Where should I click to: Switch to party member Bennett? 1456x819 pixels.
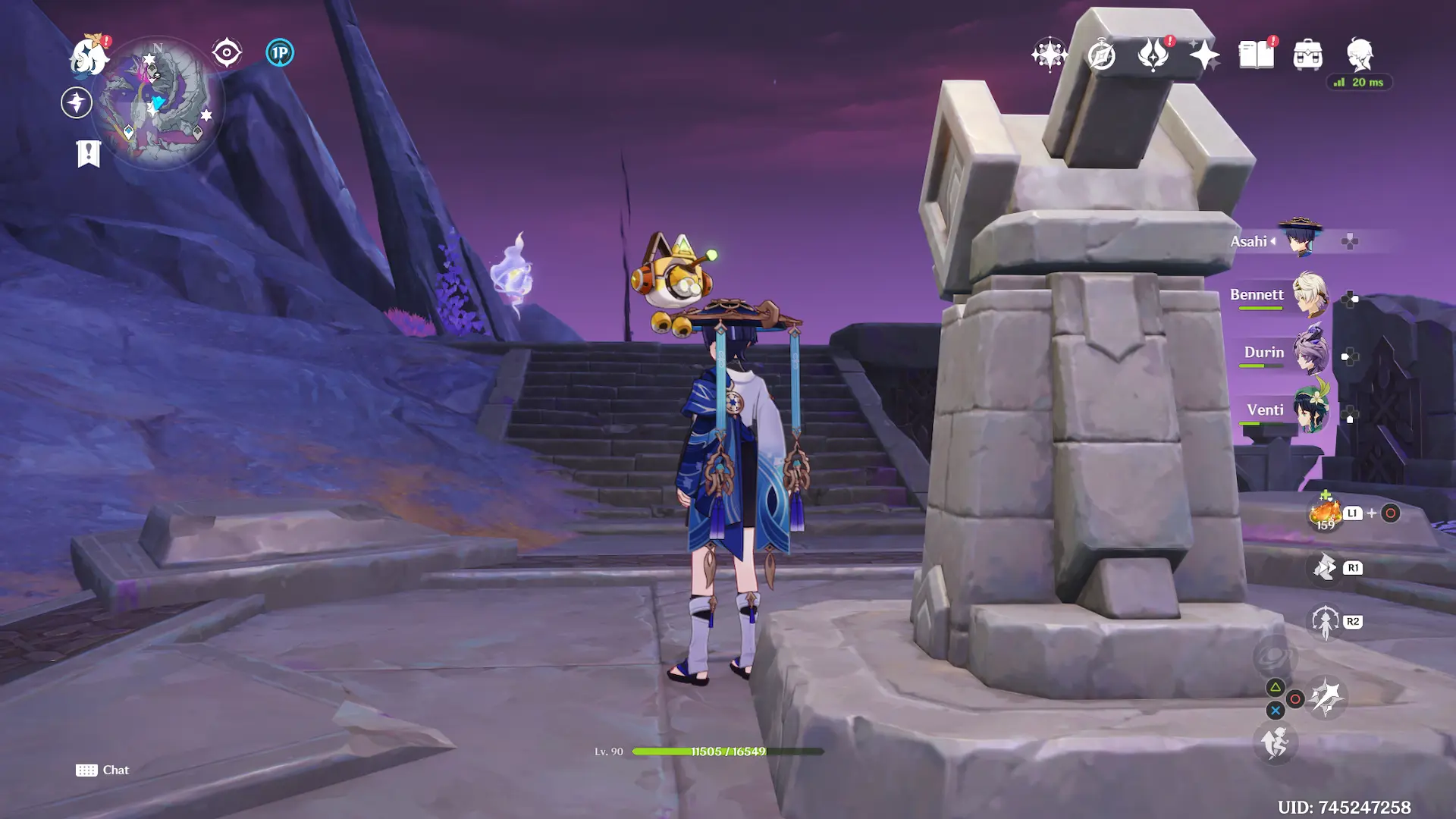coord(1309,295)
